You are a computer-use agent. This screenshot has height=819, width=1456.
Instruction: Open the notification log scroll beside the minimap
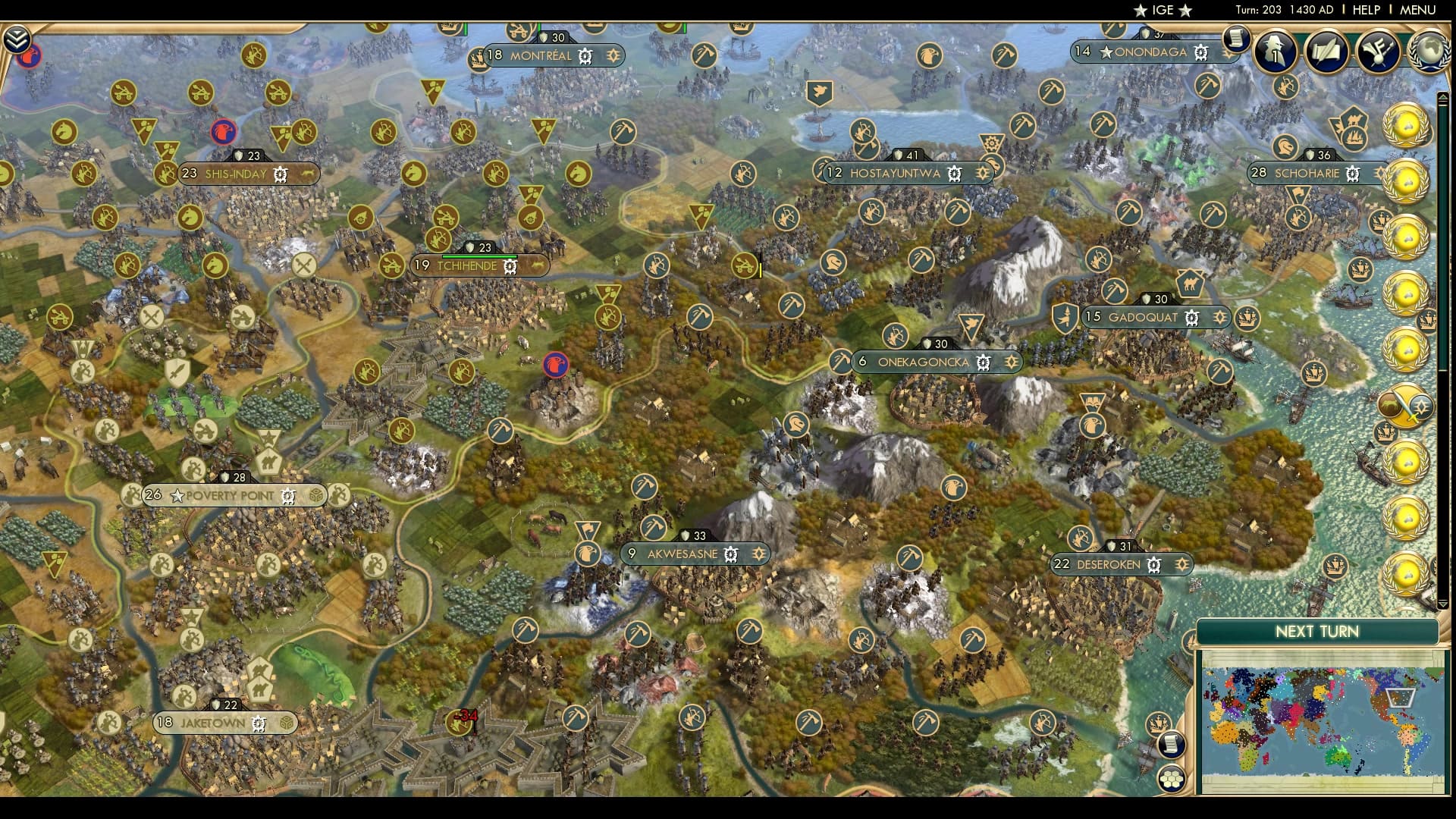coord(1172,747)
